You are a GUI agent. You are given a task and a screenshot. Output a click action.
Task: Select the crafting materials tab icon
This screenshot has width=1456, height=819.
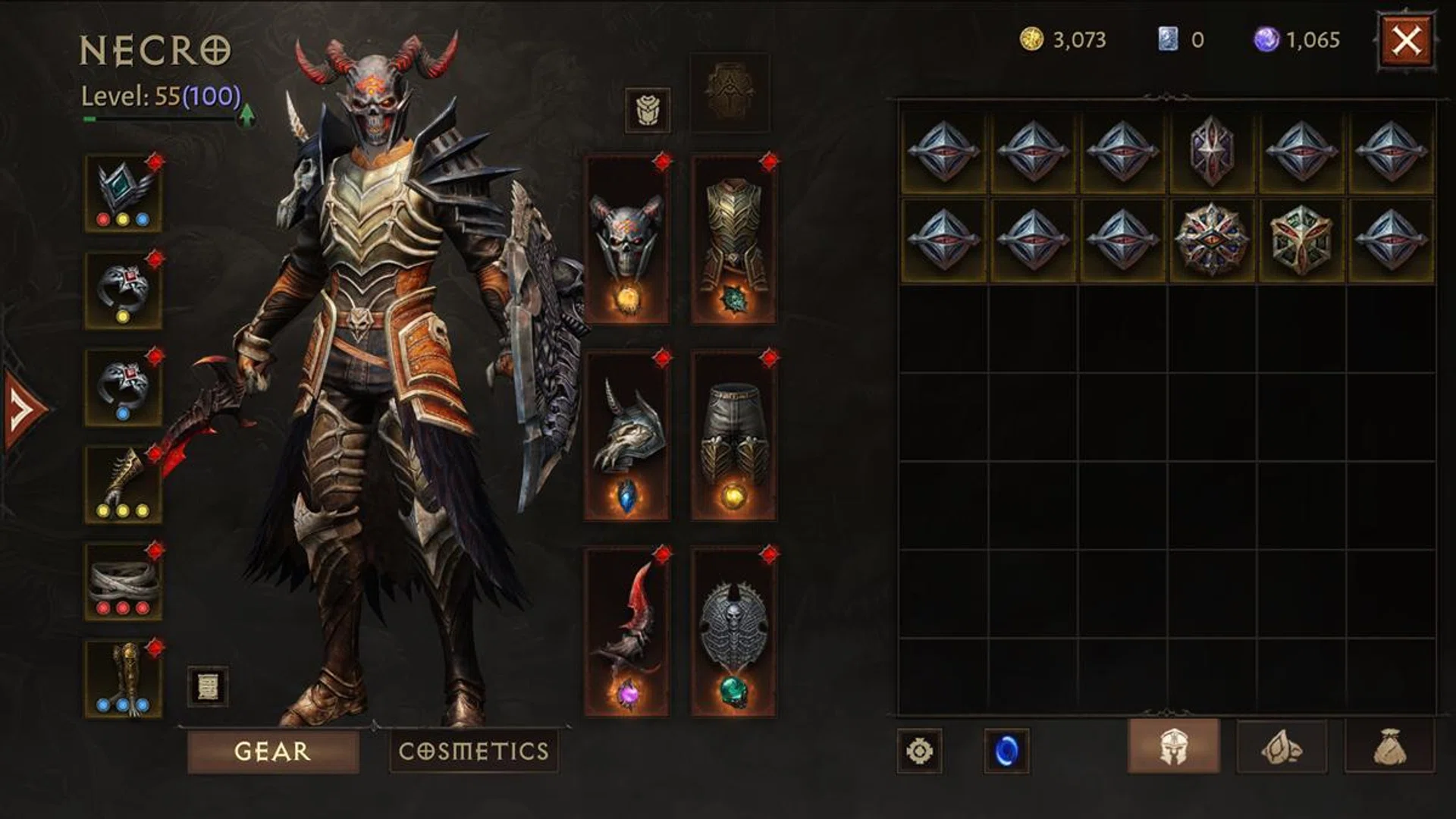pos(1282,749)
